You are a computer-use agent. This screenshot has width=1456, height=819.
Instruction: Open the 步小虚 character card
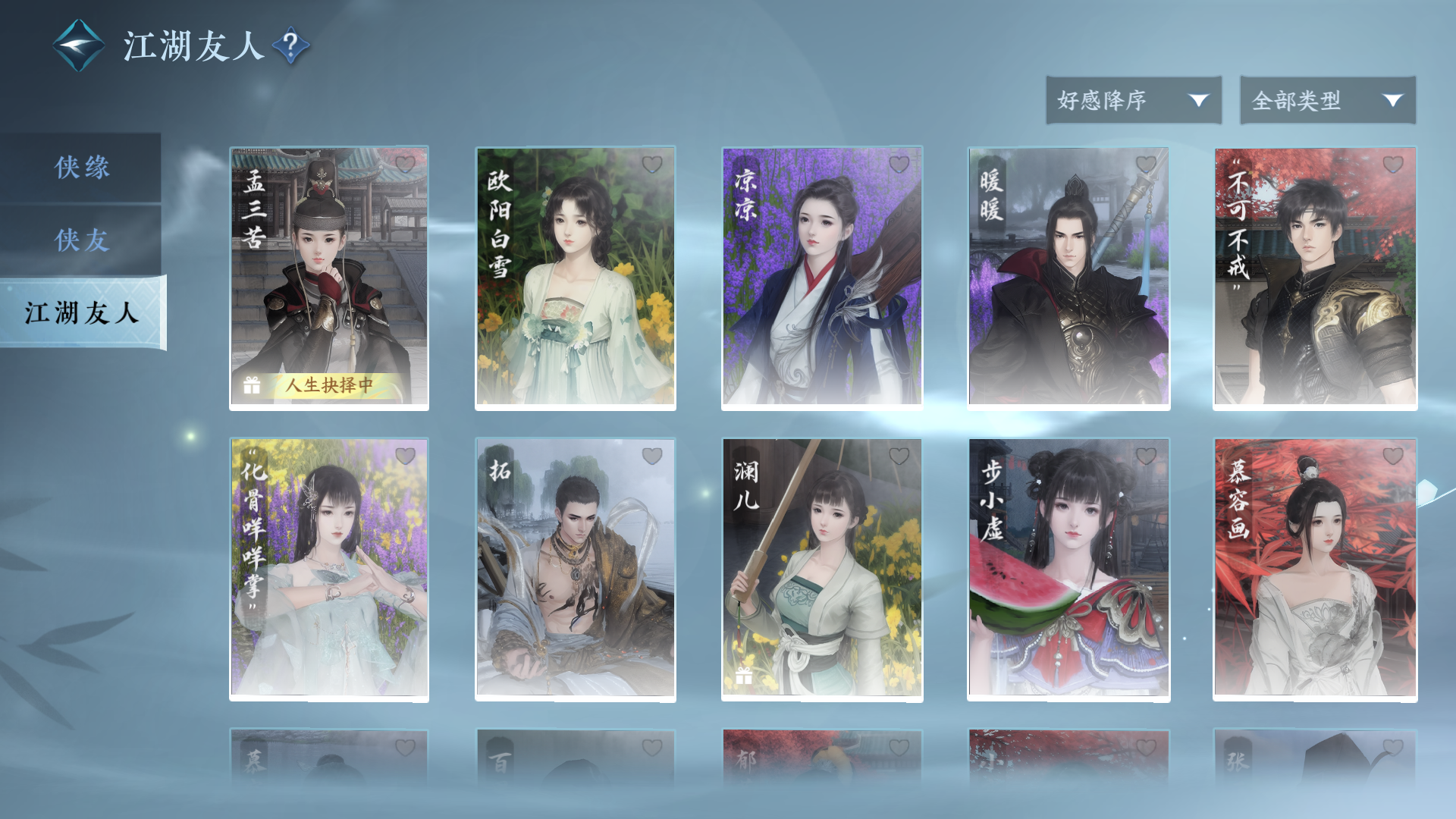(x=1068, y=569)
